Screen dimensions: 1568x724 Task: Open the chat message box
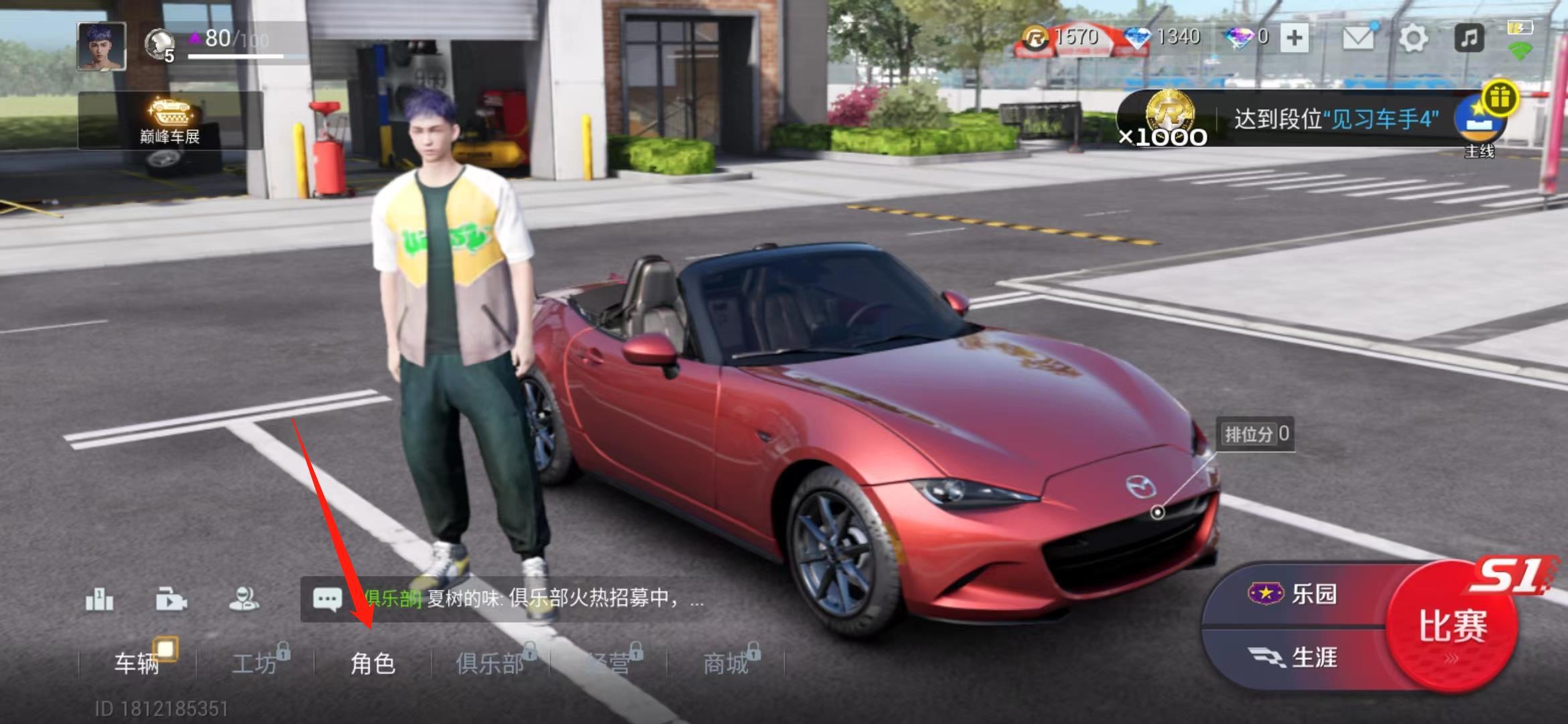coord(509,598)
